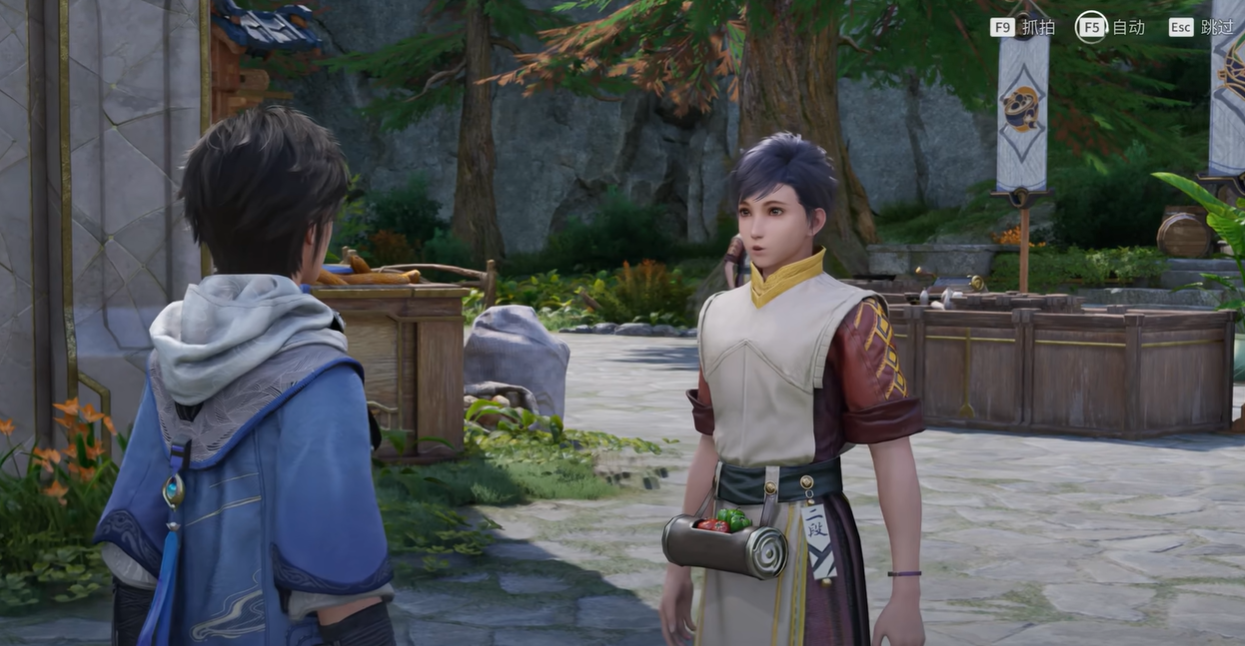The width and height of the screenshot is (1245, 646).
Task: Skip the cutscene via 跳过
Action: point(1201,27)
